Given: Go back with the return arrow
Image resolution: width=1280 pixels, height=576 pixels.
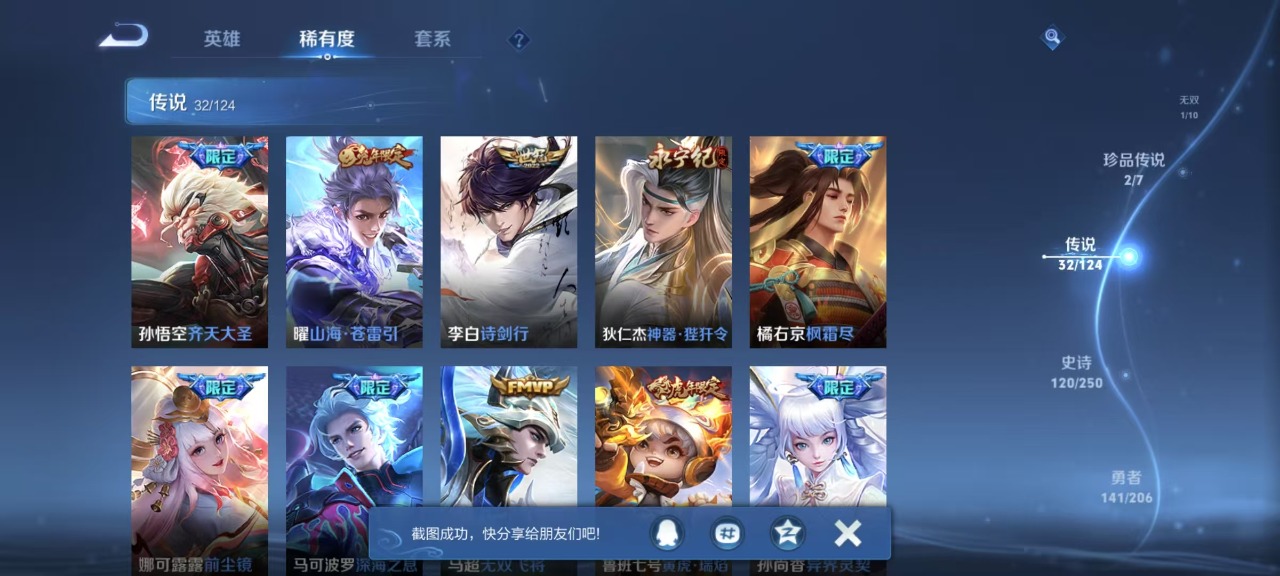Looking at the screenshot, I should point(124,37).
